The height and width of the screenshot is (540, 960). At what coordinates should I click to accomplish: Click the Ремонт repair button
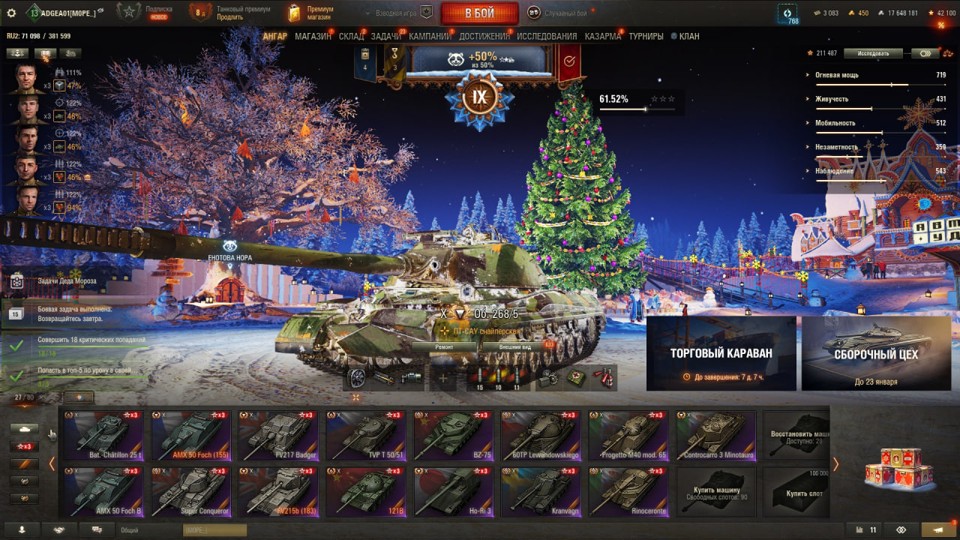pos(445,346)
